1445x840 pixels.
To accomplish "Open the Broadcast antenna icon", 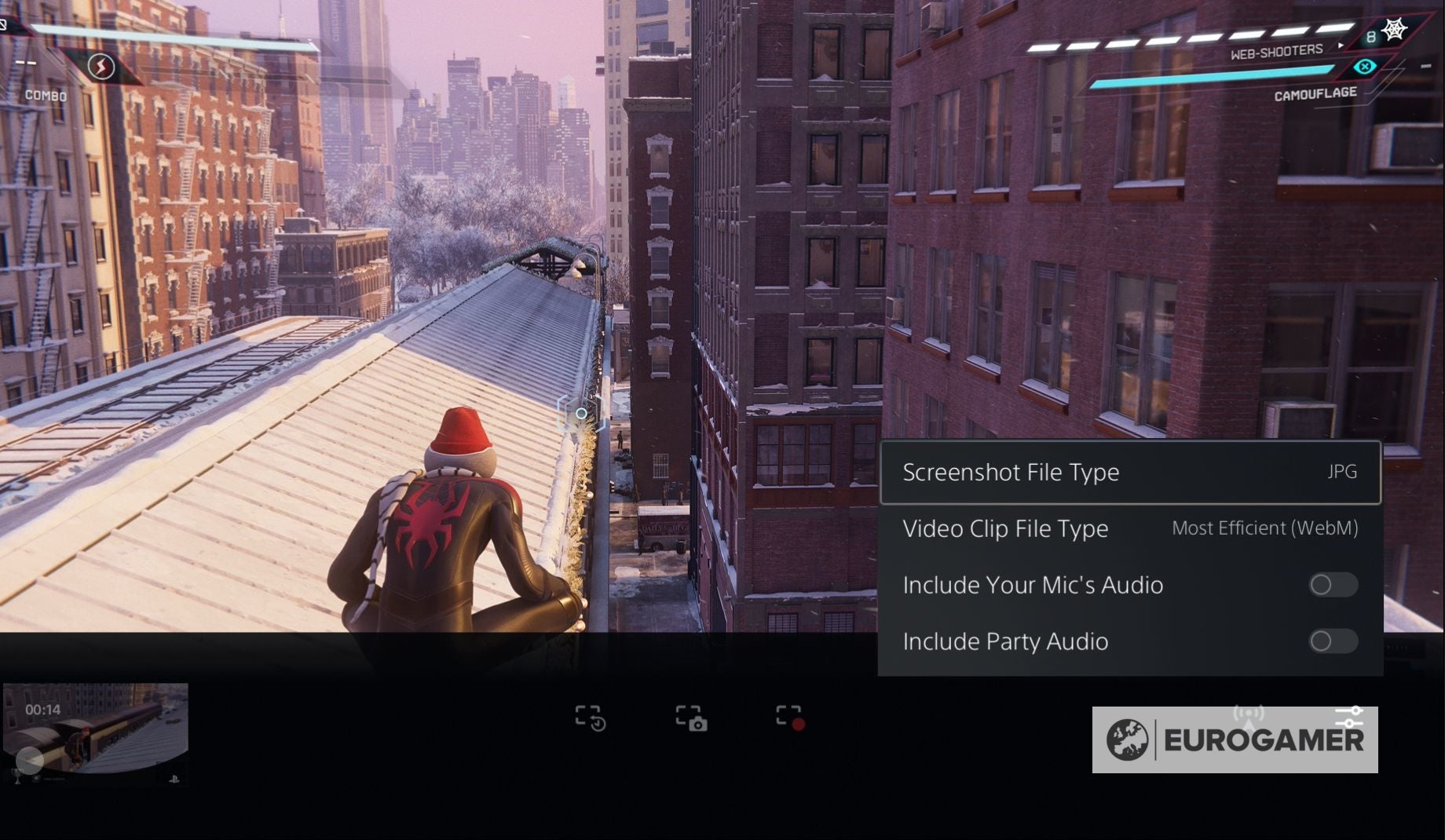I will (x=1249, y=714).
